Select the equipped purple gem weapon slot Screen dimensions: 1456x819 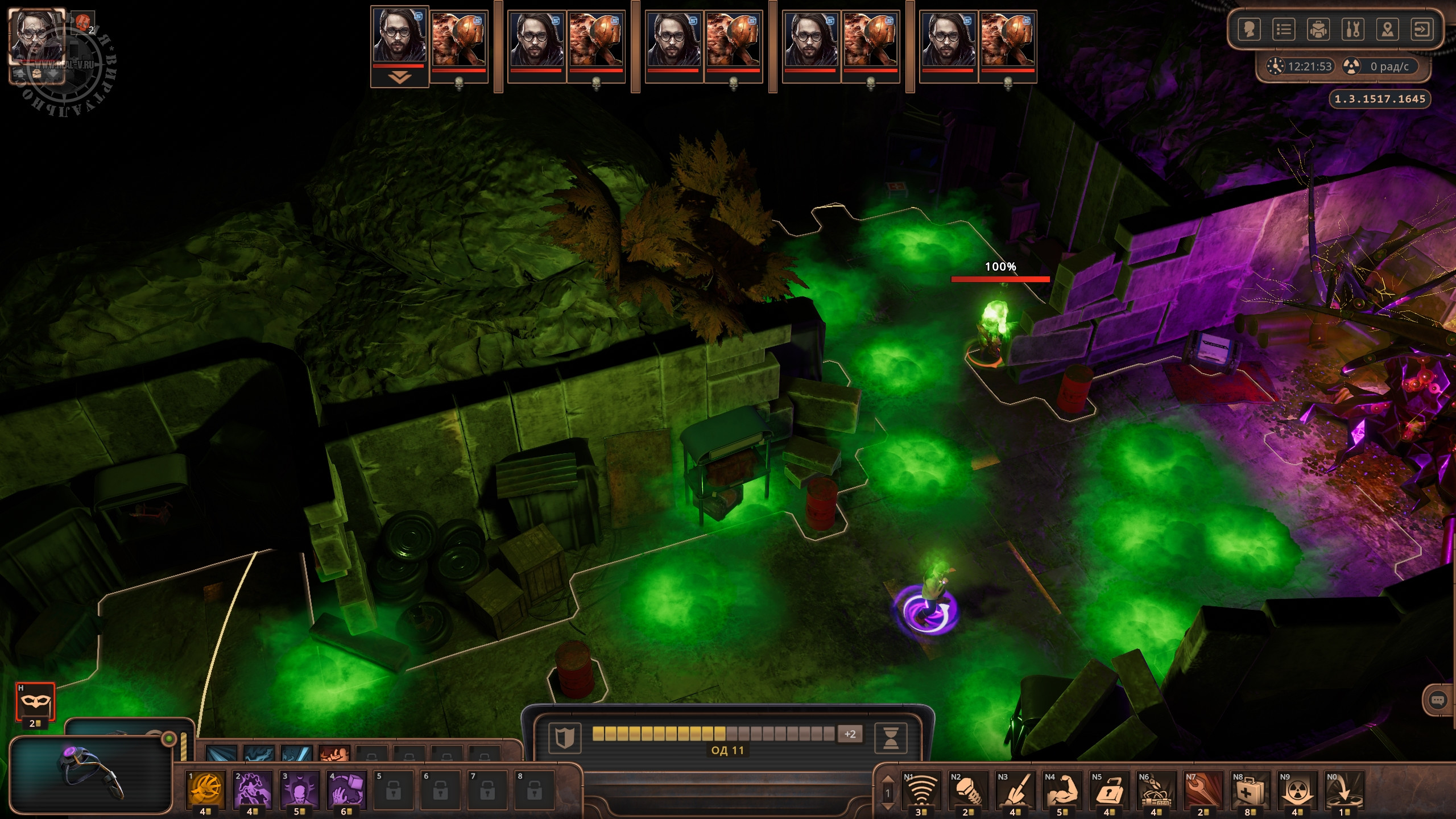[91, 773]
